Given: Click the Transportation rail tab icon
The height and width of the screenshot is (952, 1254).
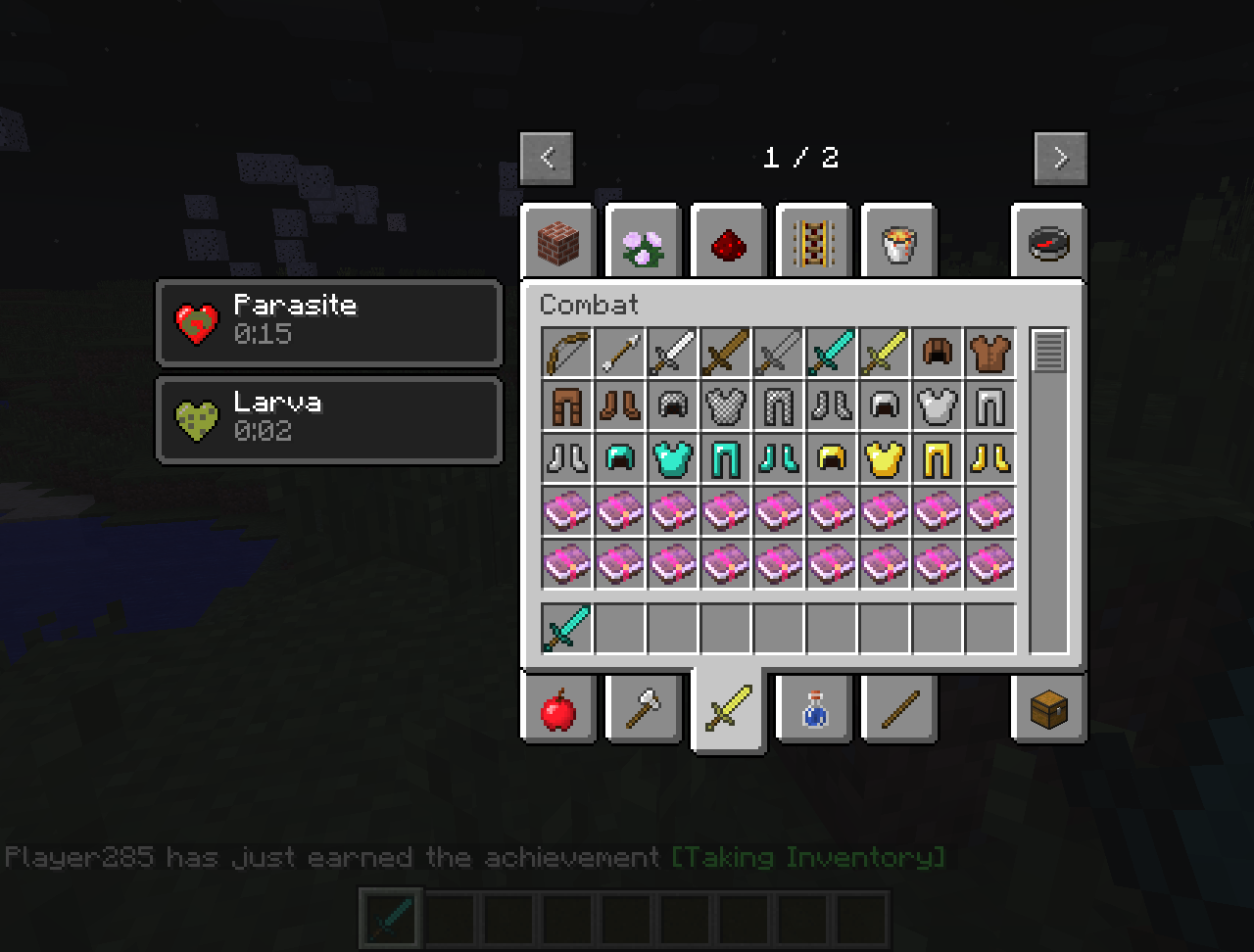Looking at the screenshot, I should click(x=812, y=243).
